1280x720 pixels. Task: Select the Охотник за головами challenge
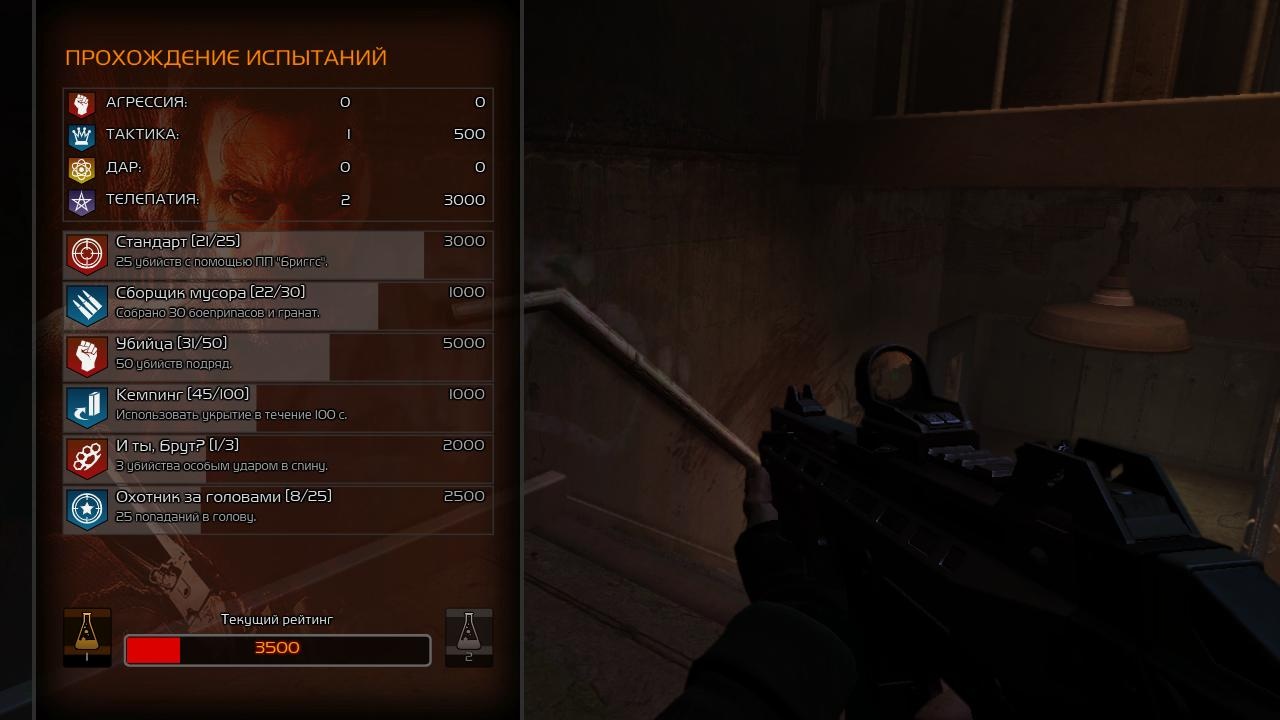pyautogui.click(x=278, y=510)
